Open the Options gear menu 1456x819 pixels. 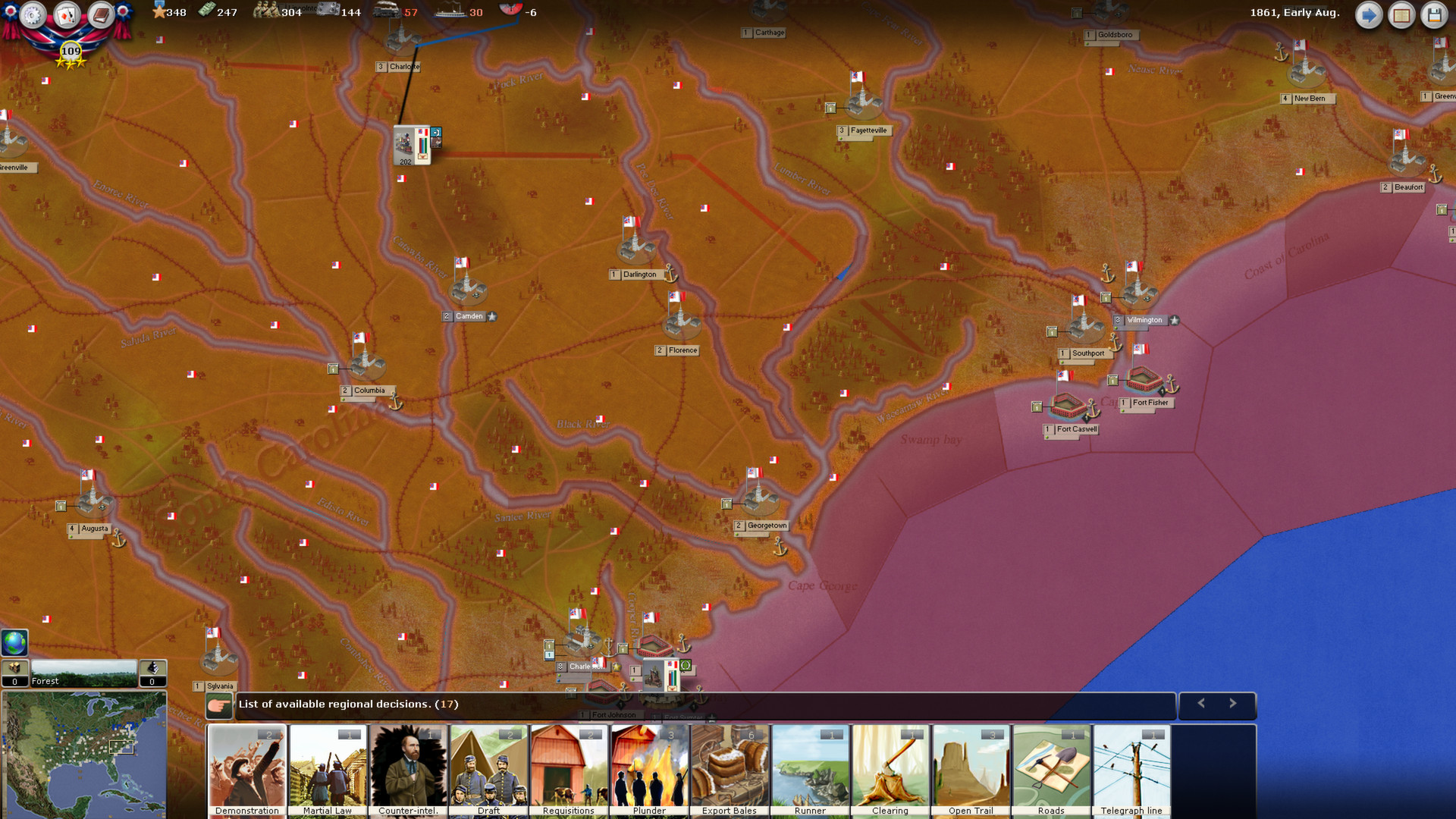click(x=32, y=14)
